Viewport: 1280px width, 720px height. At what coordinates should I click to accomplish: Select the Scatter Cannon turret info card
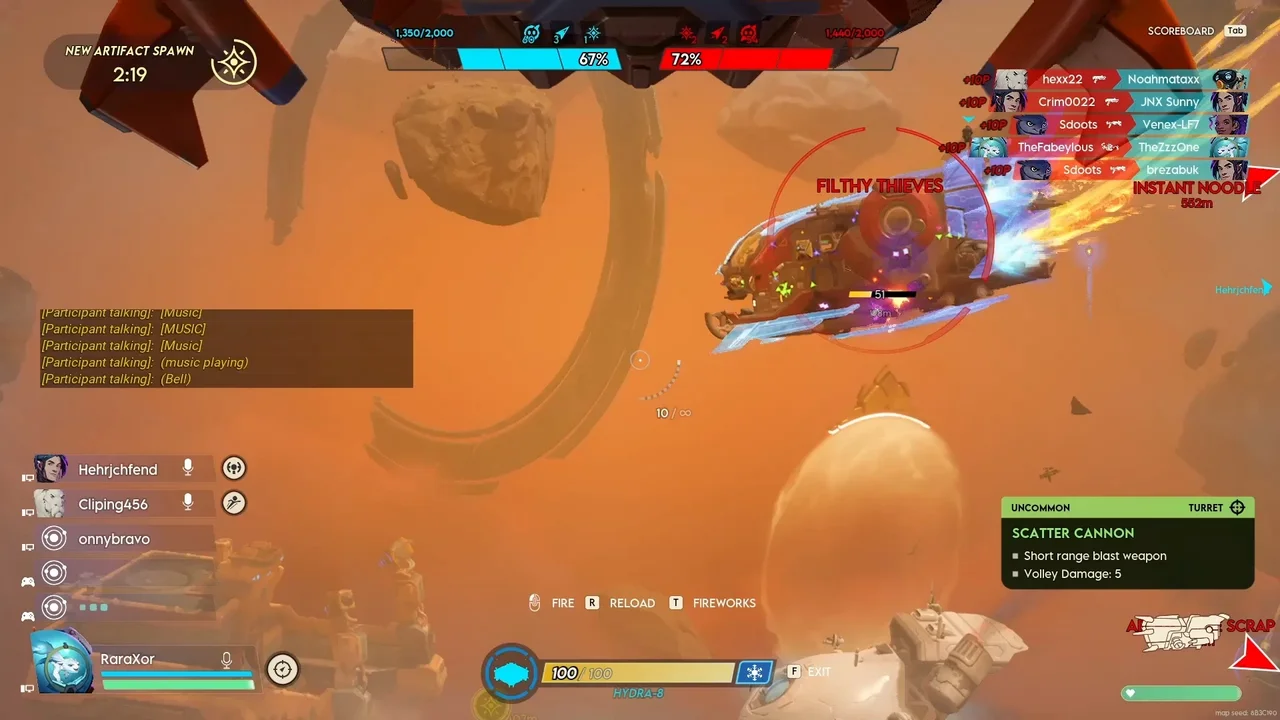coord(1127,543)
